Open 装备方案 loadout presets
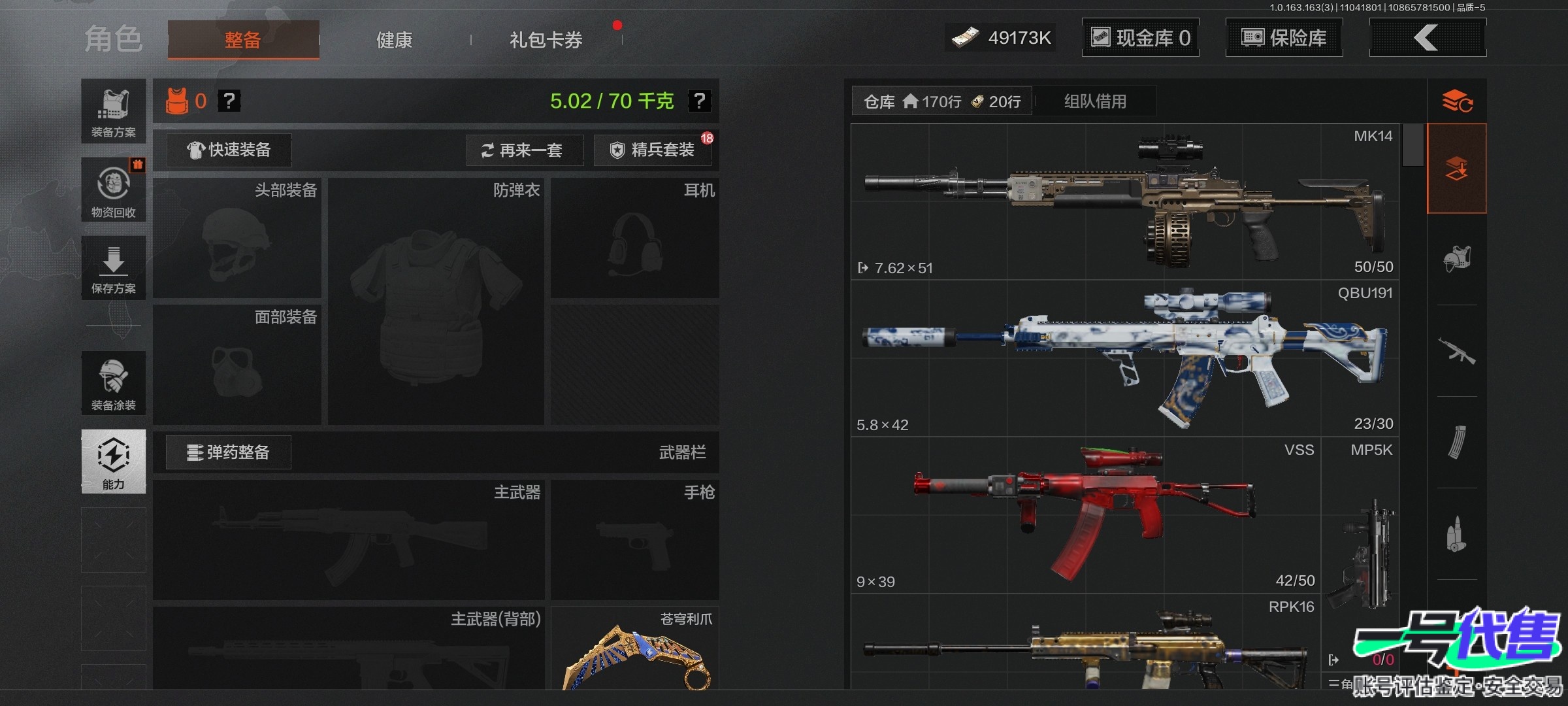Screen dimensions: 1568x706 114,112
